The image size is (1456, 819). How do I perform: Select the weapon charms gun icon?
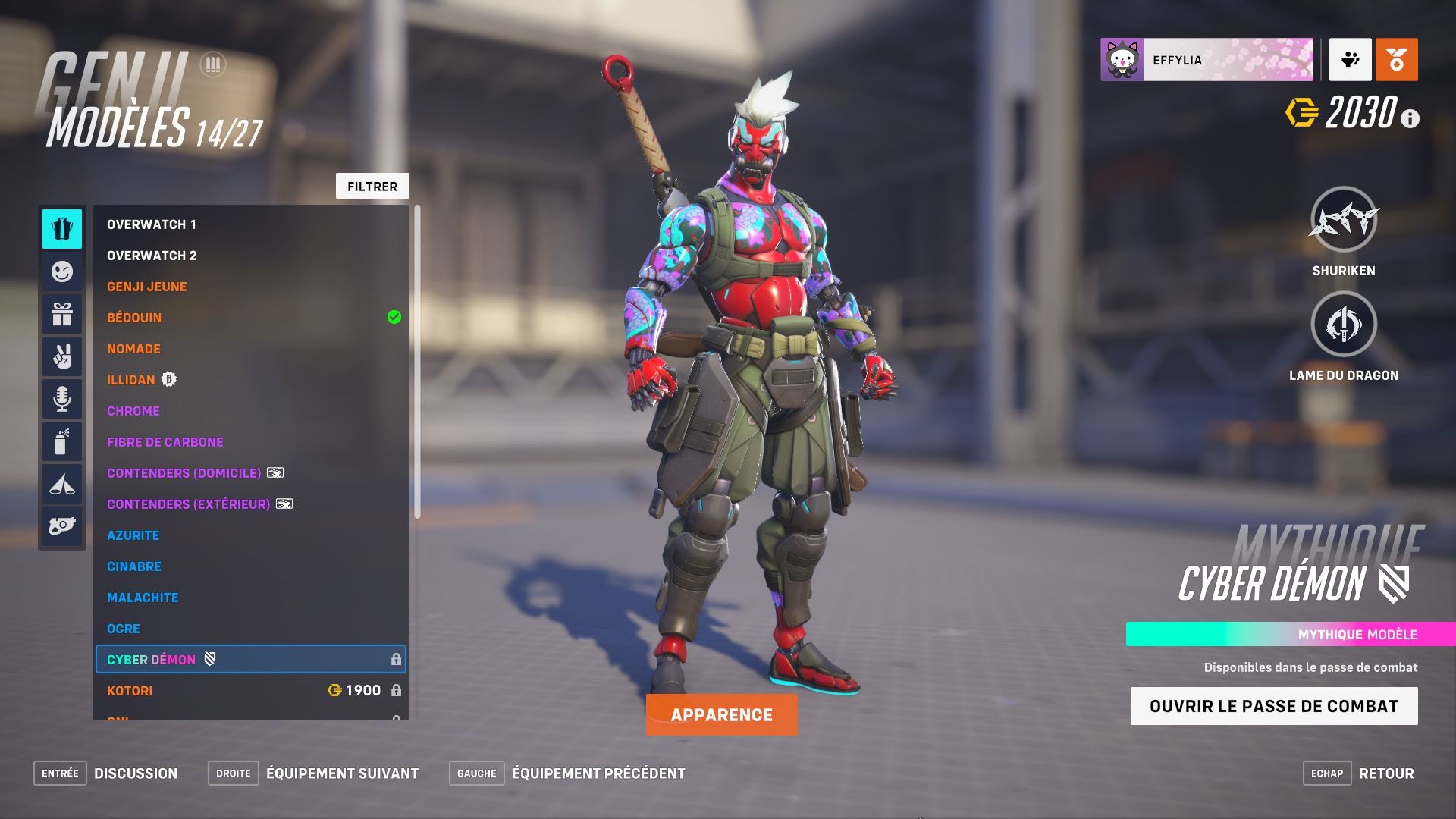(61, 525)
